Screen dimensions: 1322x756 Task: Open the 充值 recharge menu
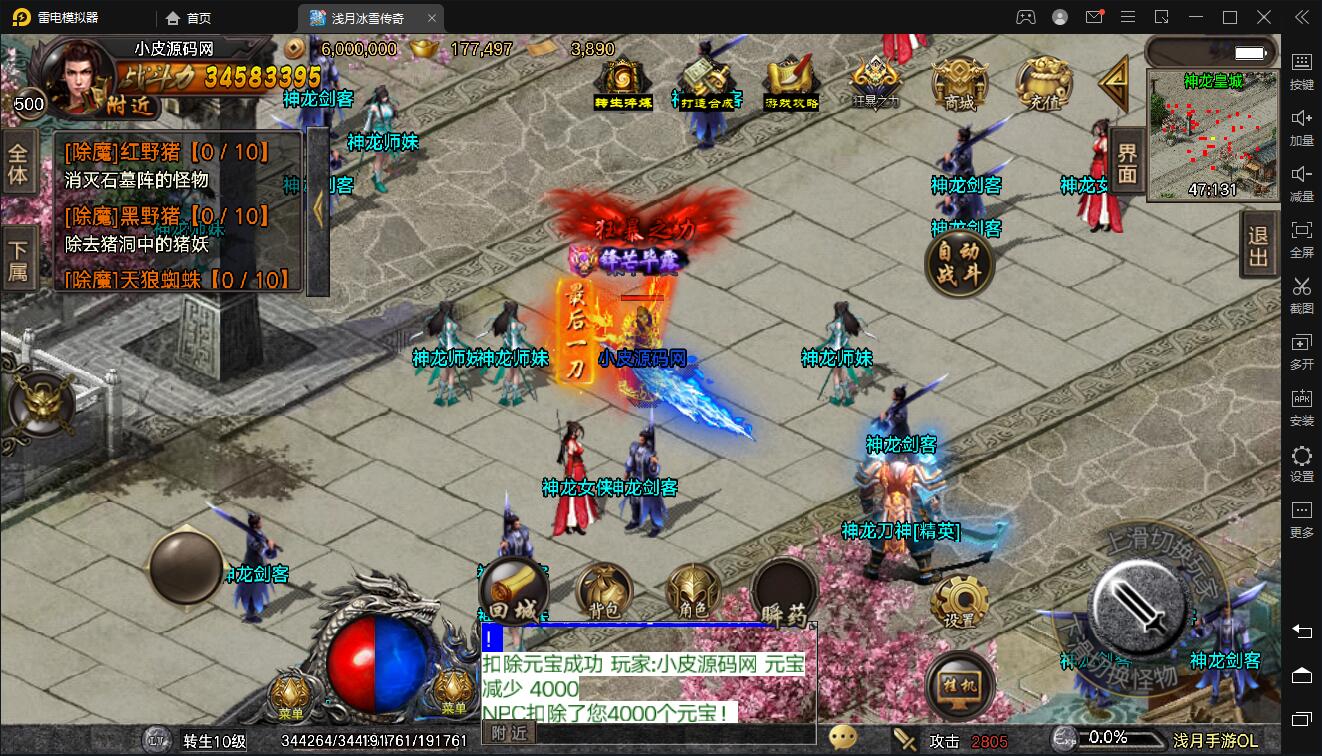1043,84
